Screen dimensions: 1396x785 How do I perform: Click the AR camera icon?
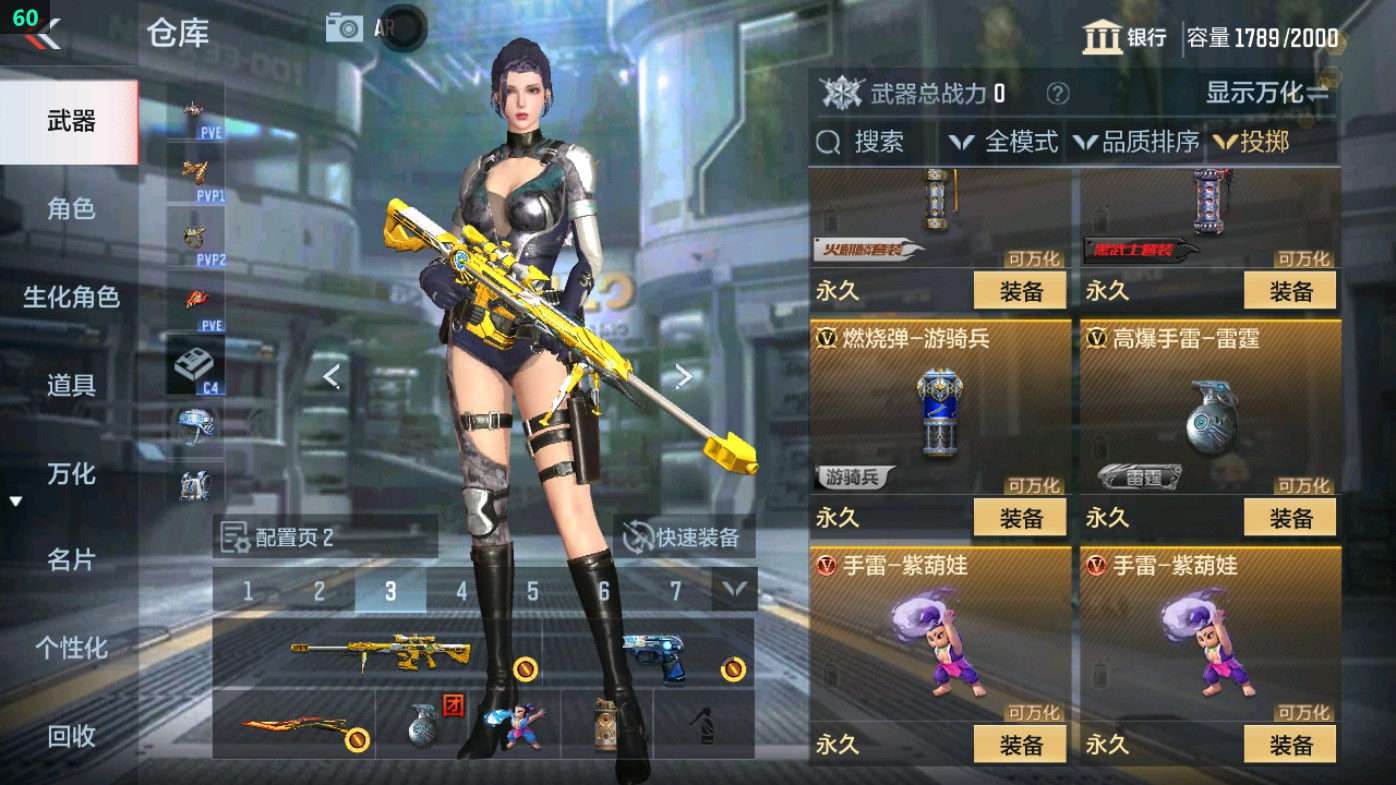[x=344, y=27]
